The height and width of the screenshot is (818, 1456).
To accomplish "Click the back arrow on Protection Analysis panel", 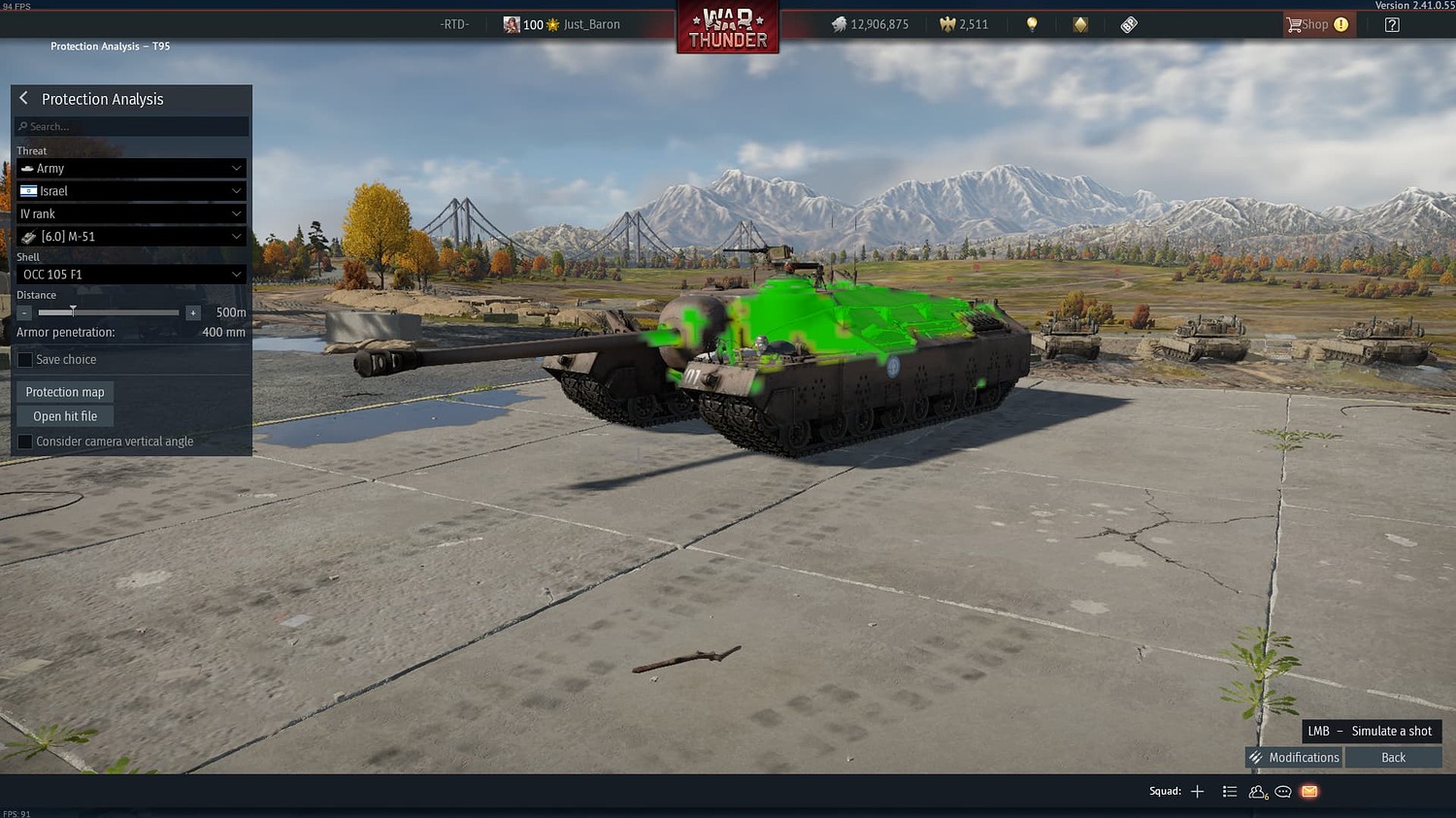I will 22,98.
